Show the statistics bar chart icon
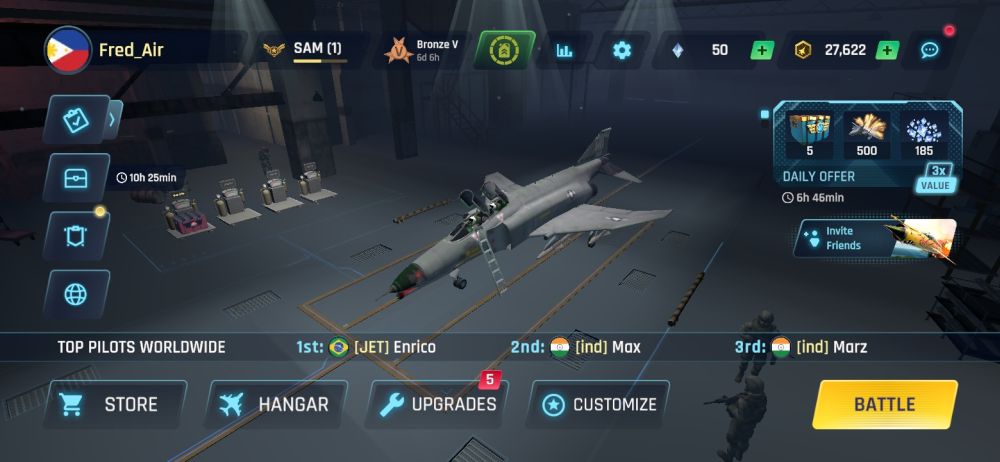1000x462 pixels. [565, 50]
